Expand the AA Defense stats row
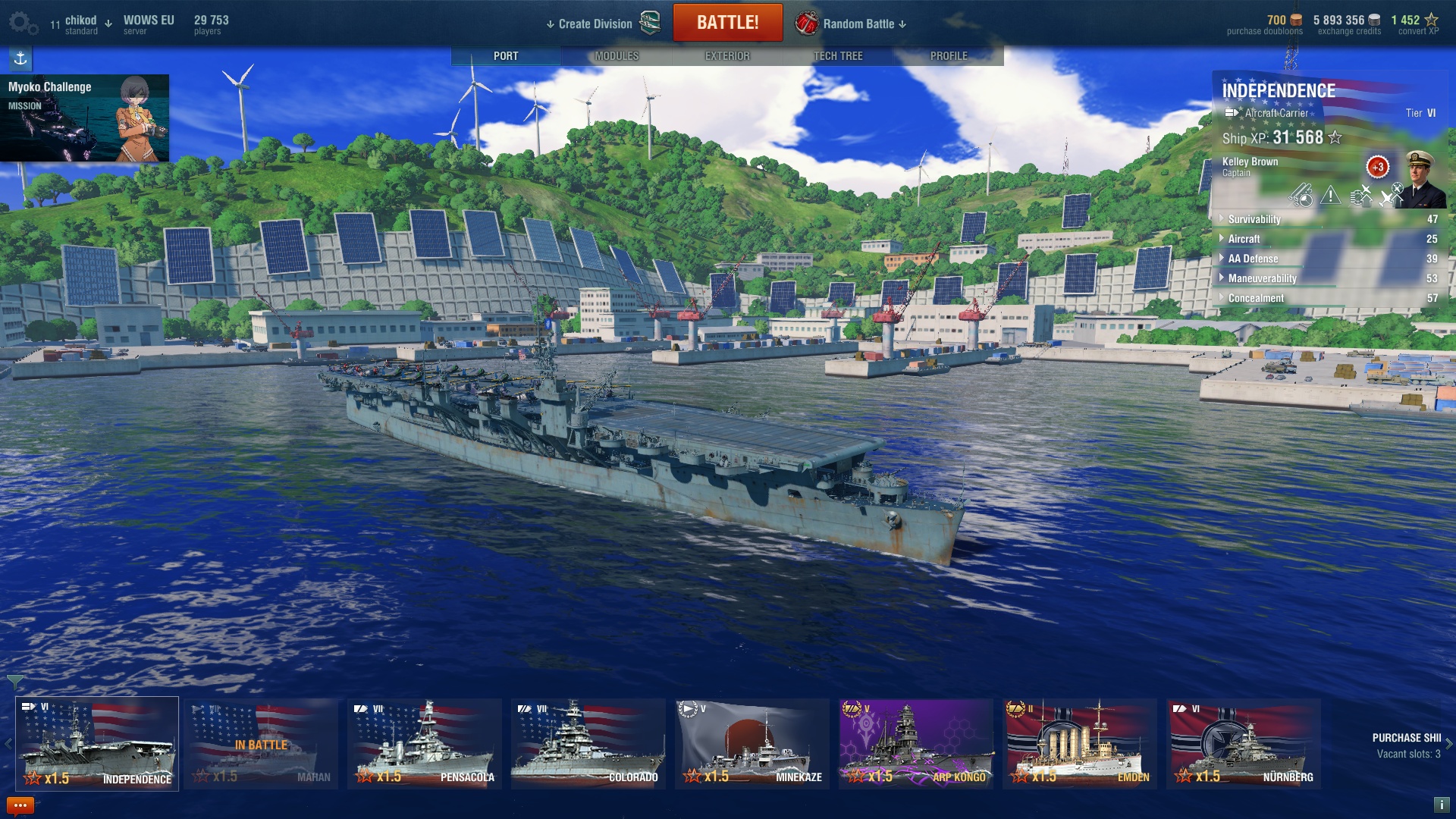The image size is (1456, 819). click(x=1253, y=259)
